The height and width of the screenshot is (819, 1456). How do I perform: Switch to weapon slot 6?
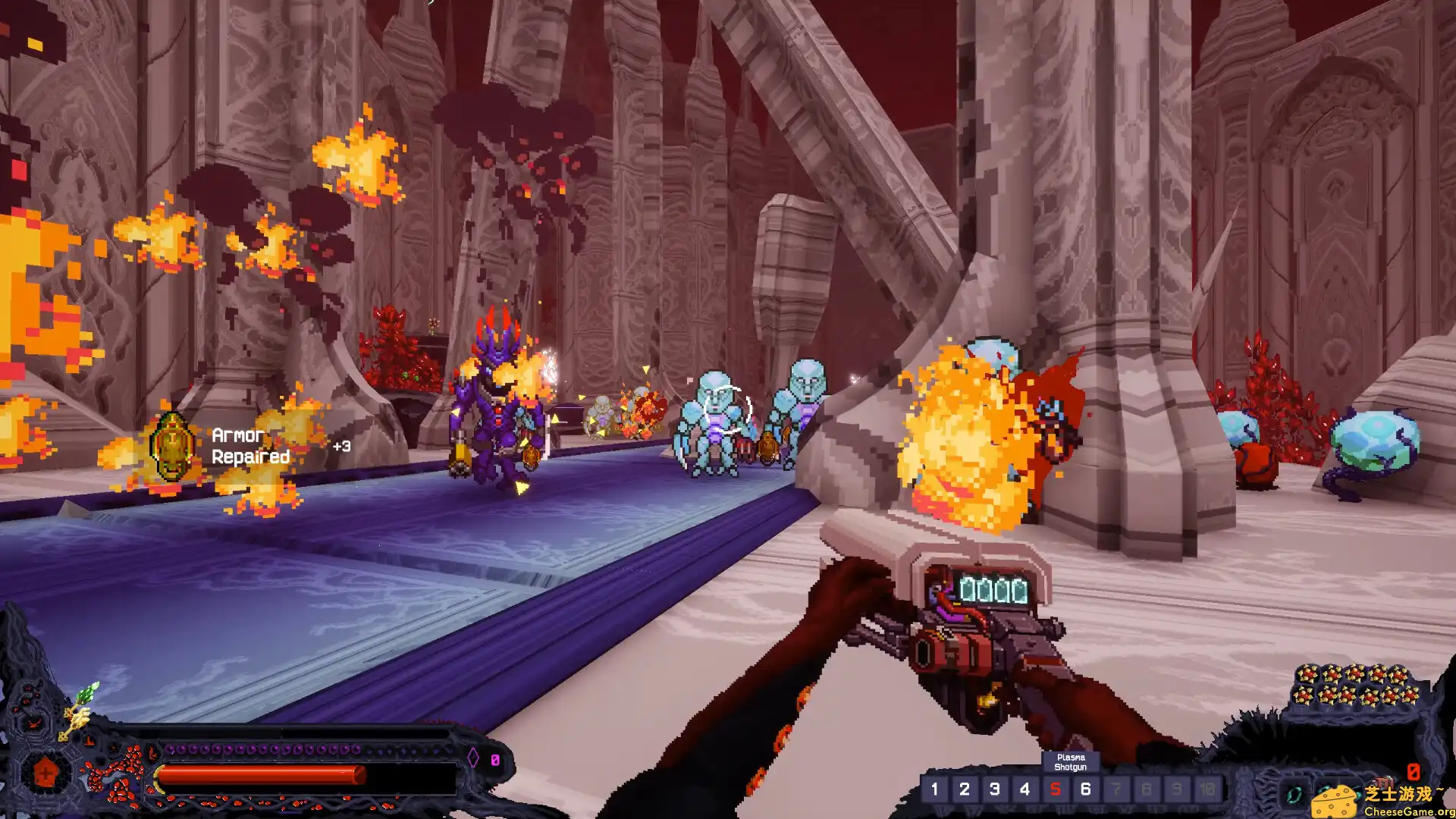(1085, 789)
